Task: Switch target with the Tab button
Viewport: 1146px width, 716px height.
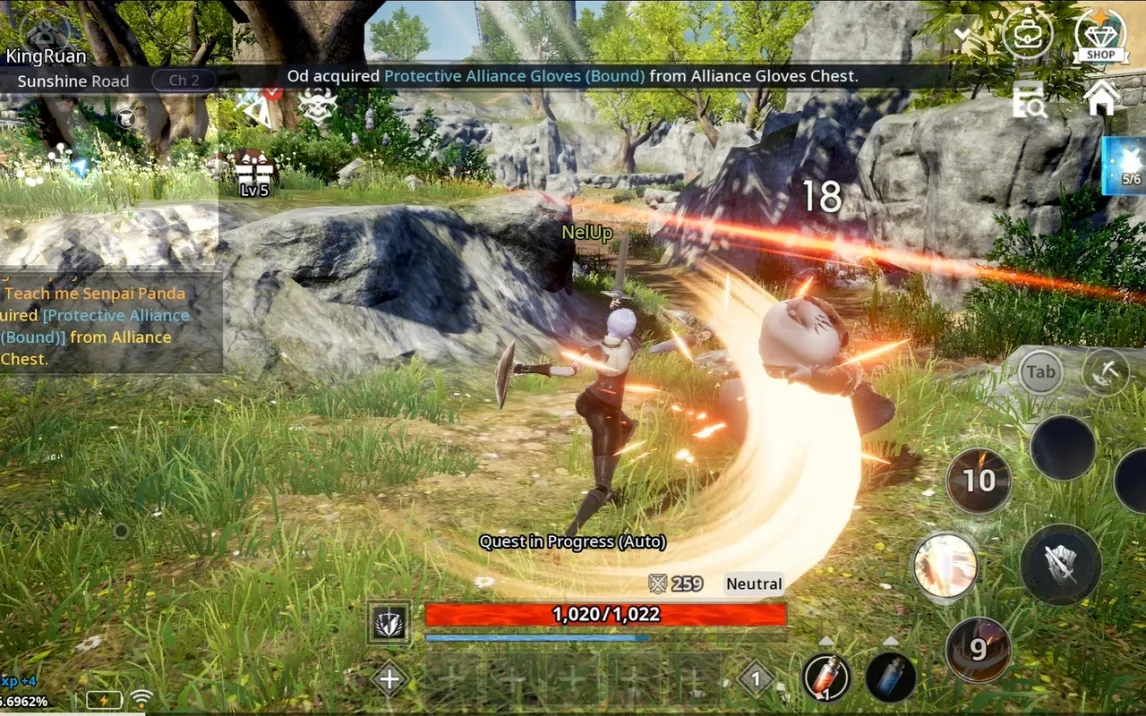Action: 1040,373
